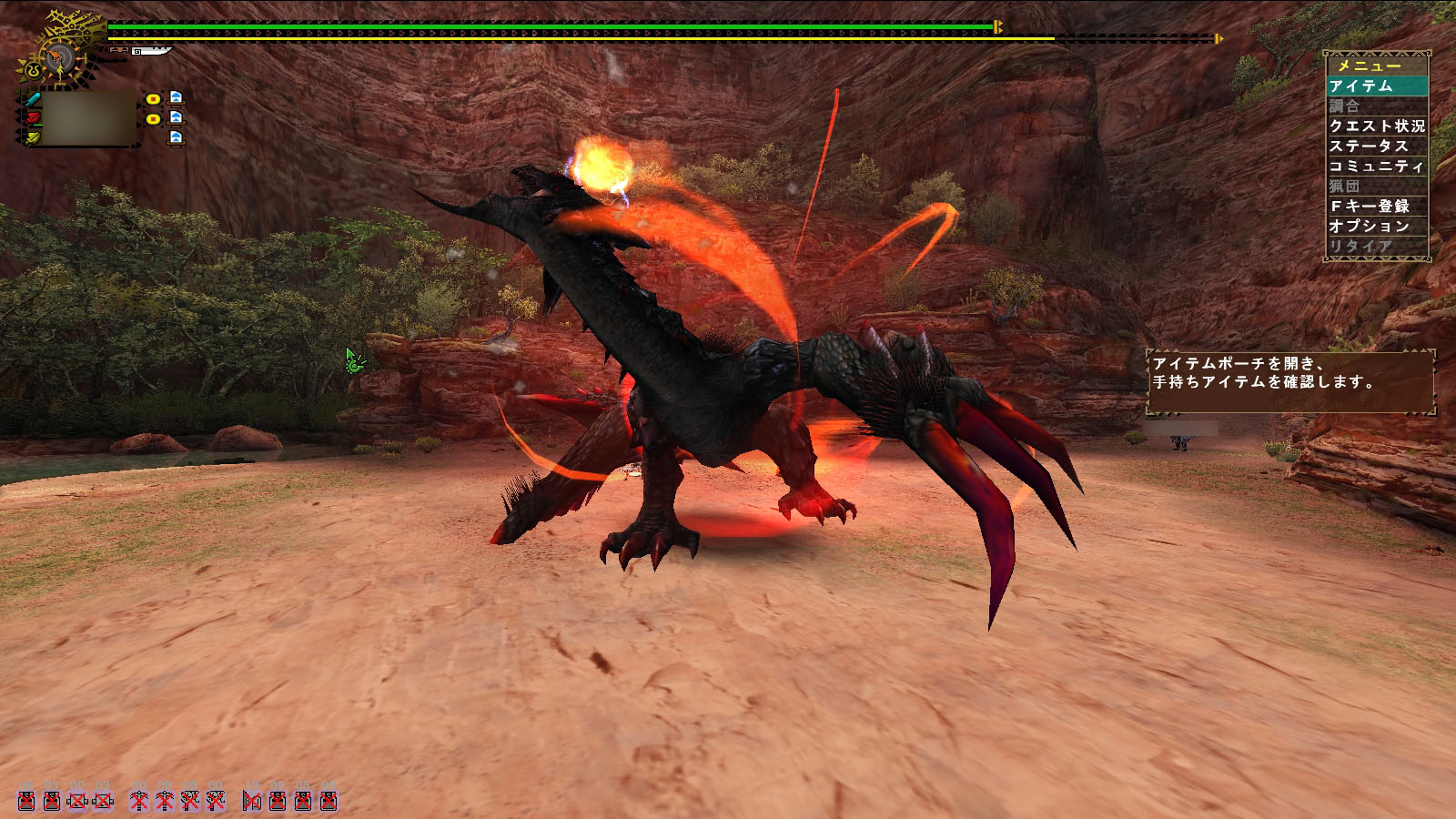Select the 調合 combine entry
The image size is (1456, 819).
[1376, 106]
